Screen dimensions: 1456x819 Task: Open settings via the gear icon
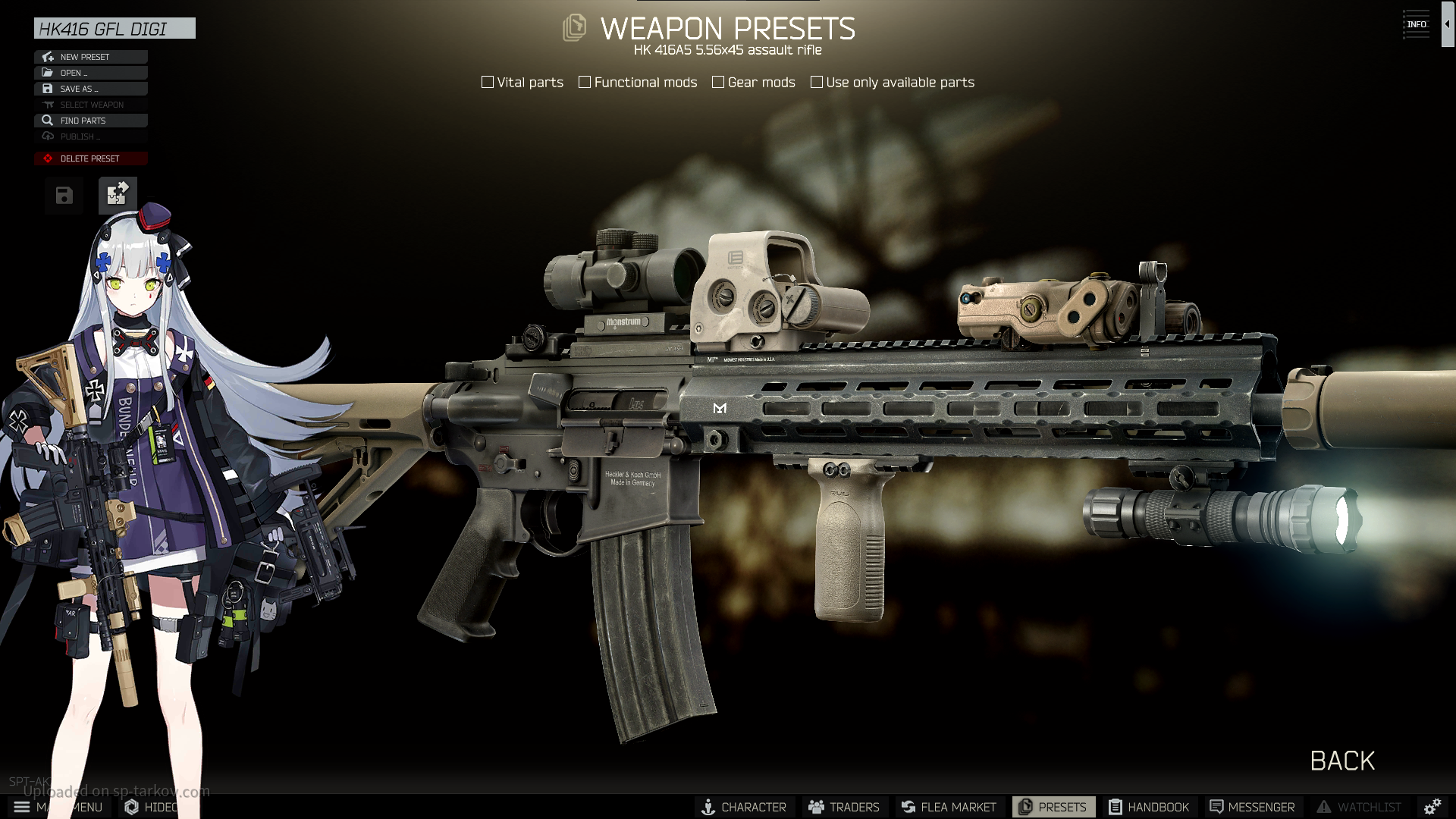coord(1432,807)
